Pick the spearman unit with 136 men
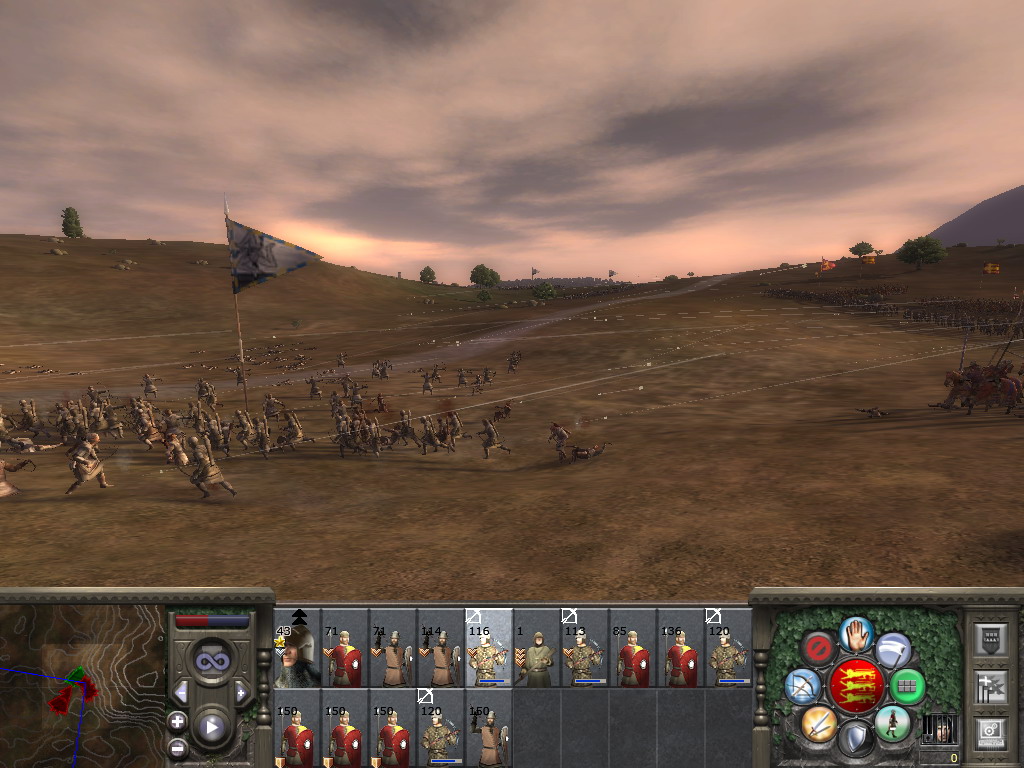 click(x=681, y=657)
